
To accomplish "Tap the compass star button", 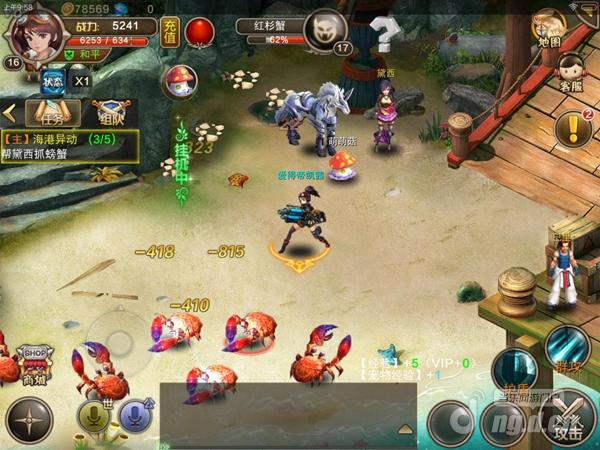I will 29,421.
